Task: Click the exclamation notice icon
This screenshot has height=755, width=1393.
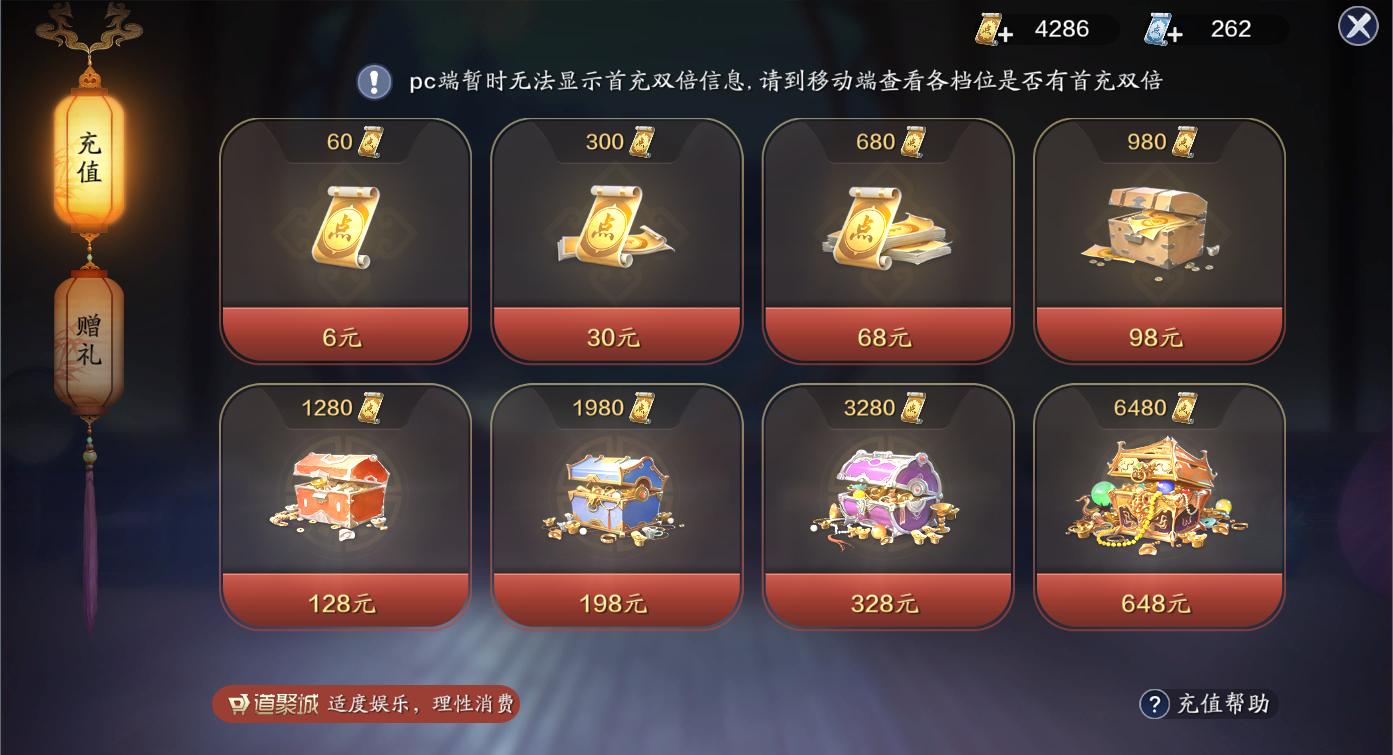Action: pyautogui.click(x=375, y=82)
